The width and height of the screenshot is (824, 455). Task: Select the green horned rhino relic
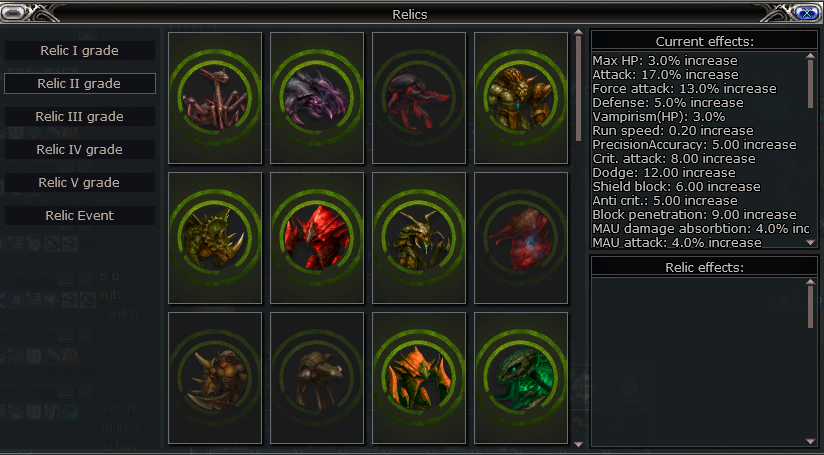click(x=215, y=237)
